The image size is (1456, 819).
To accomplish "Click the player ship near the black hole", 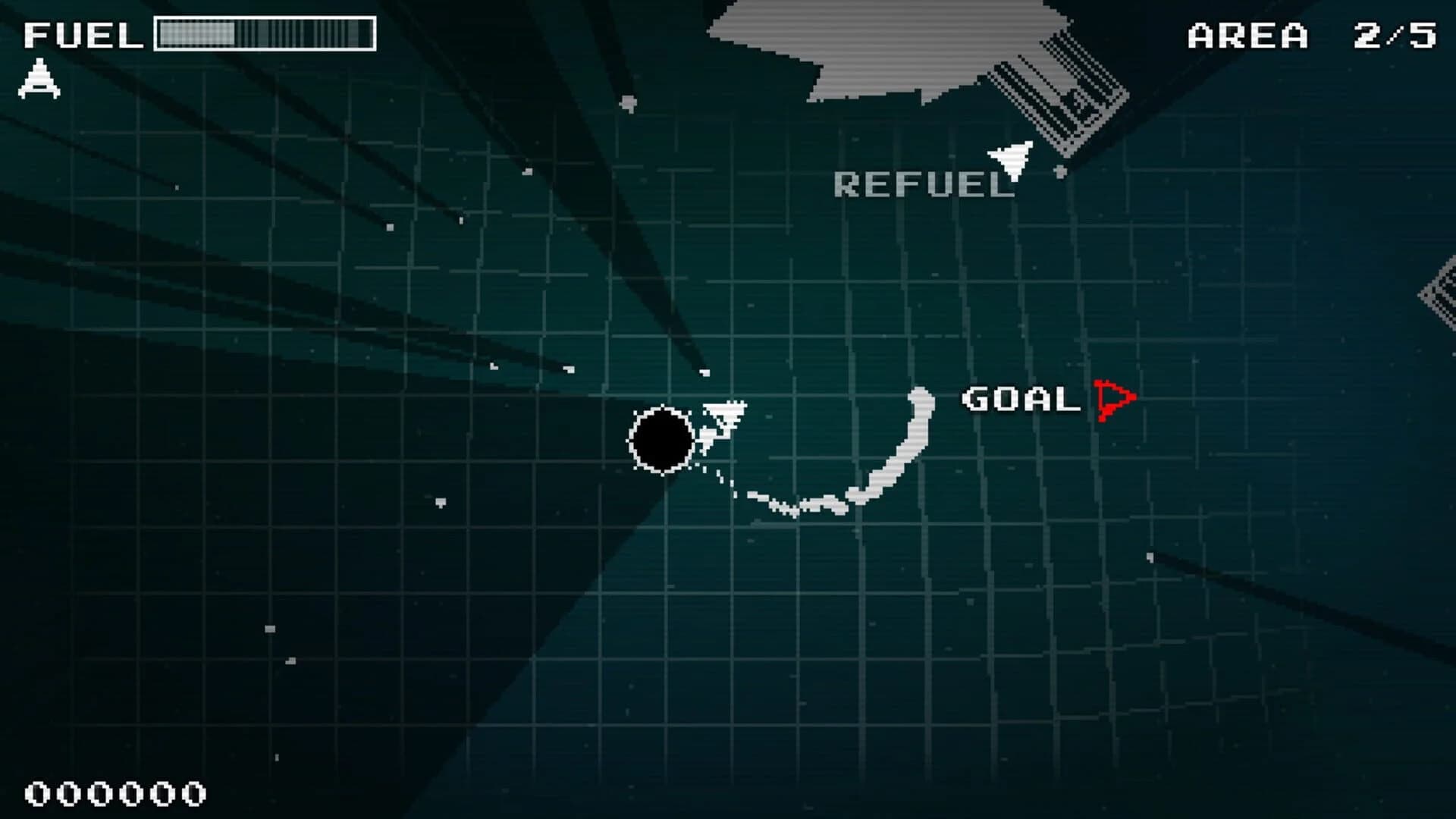I will (724, 413).
